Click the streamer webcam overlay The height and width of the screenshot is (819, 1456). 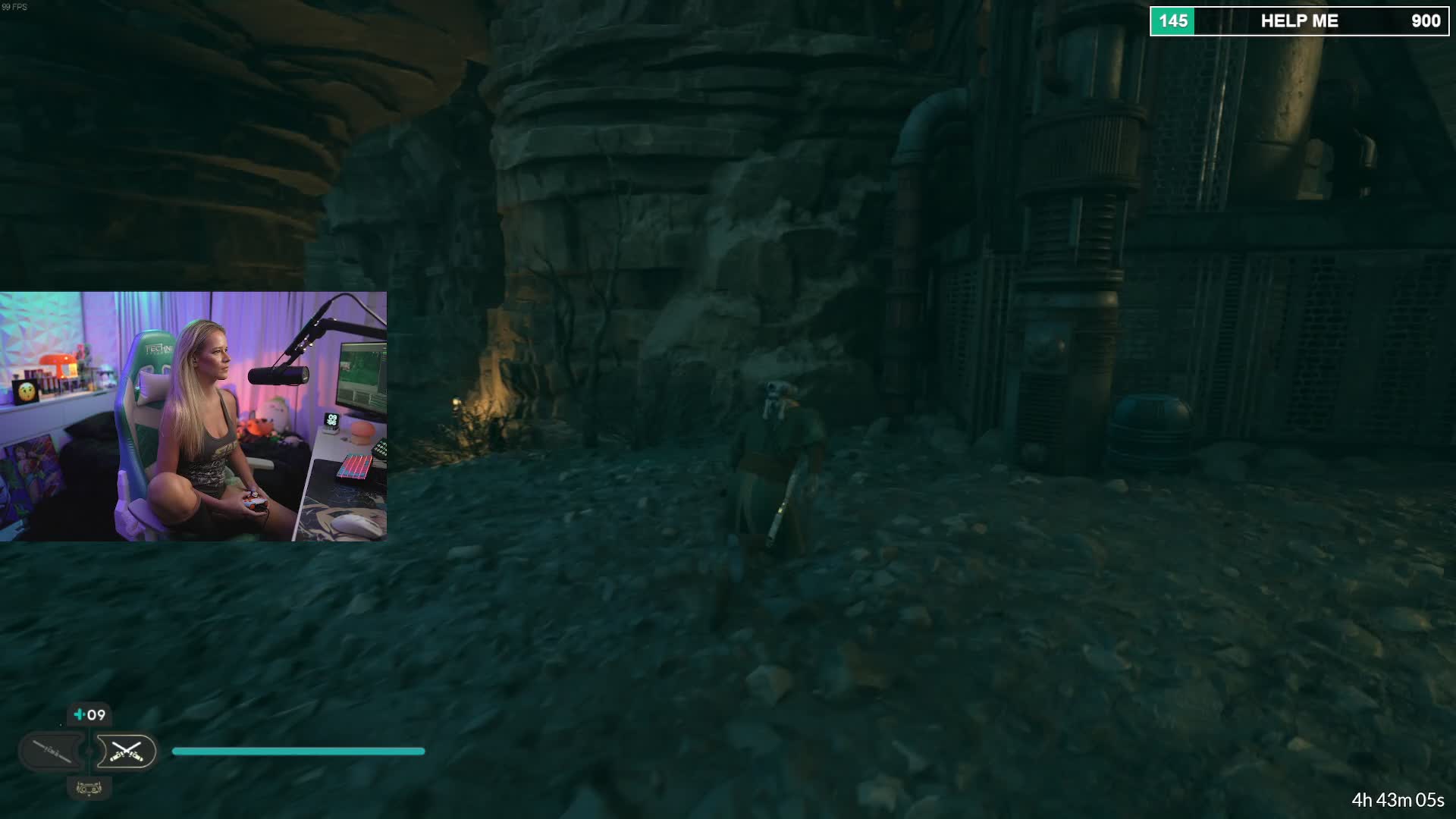[x=193, y=416]
